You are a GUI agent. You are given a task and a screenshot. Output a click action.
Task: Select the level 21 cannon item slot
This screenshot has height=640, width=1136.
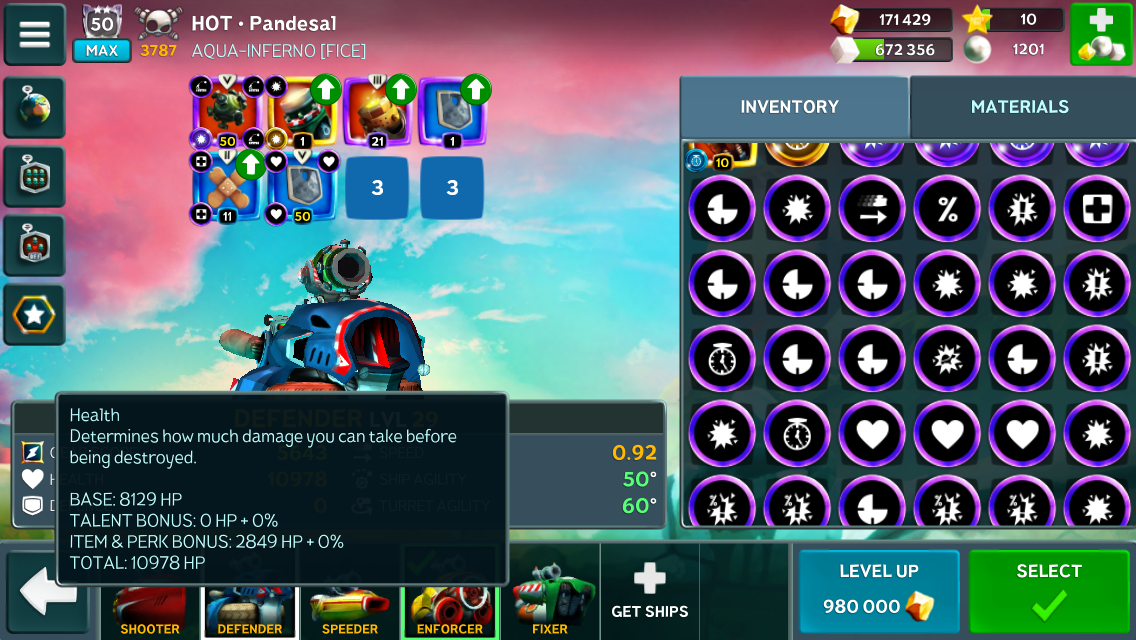(x=377, y=112)
